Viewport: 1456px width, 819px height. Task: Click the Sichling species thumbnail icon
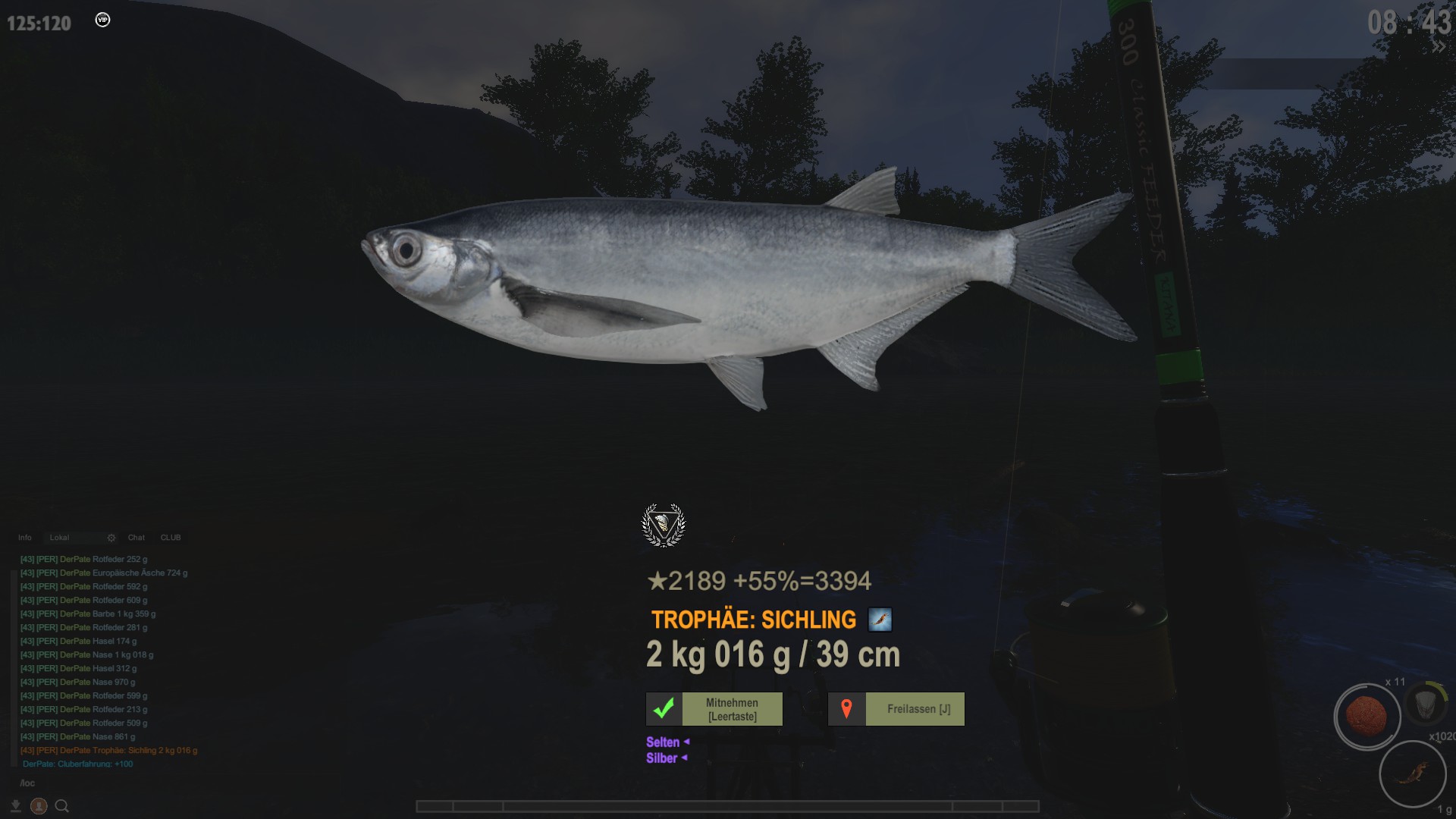pyautogui.click(x=880, y=620)
